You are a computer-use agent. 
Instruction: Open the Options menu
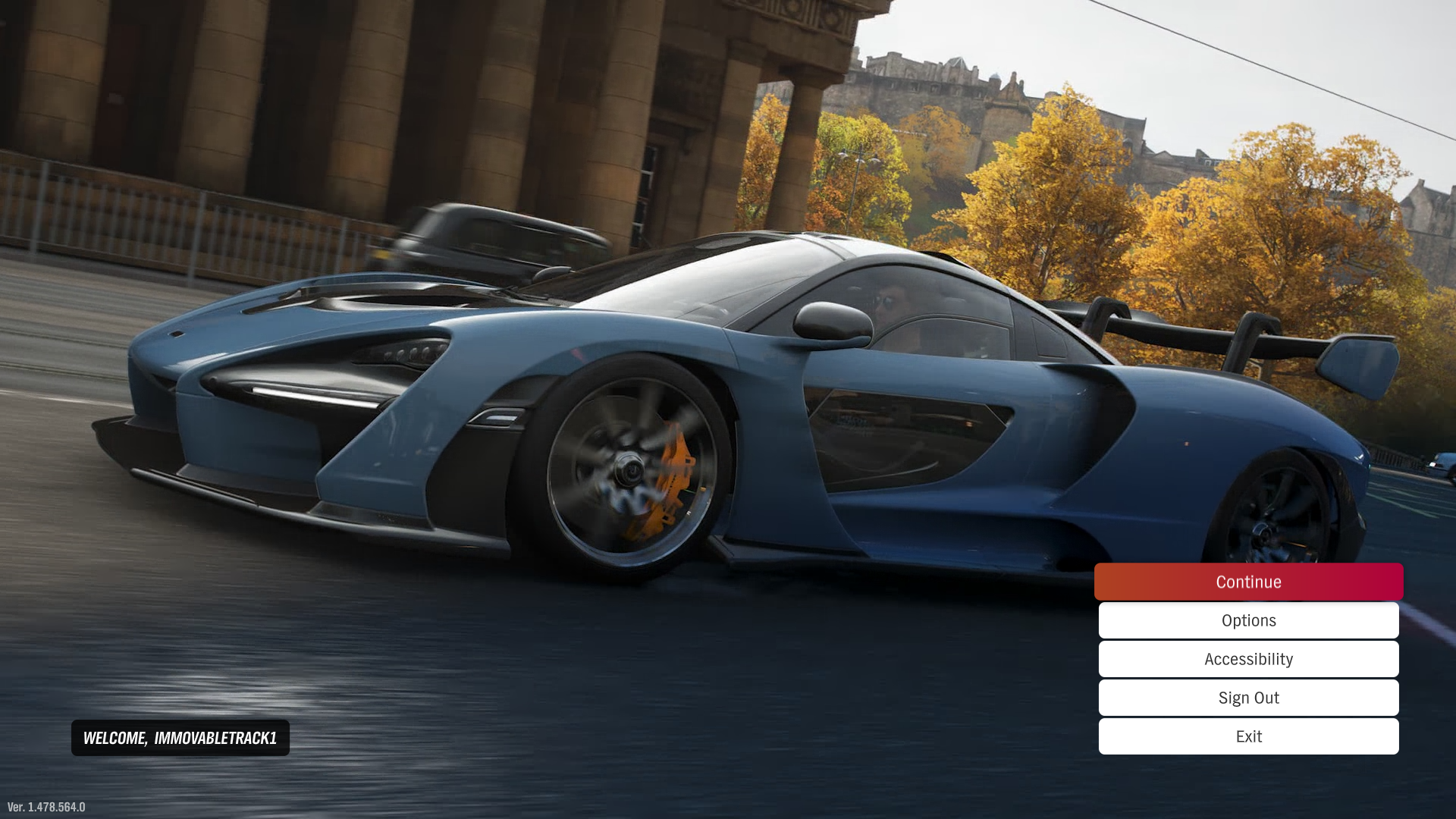(x=1248, y=620)
